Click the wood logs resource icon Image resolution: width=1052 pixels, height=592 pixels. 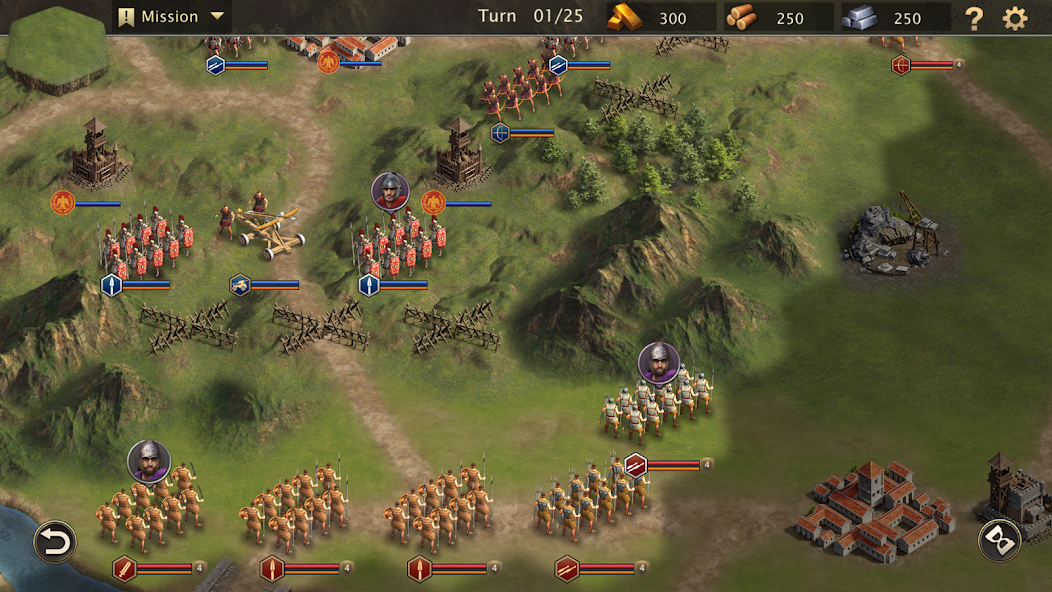[742, 17]
